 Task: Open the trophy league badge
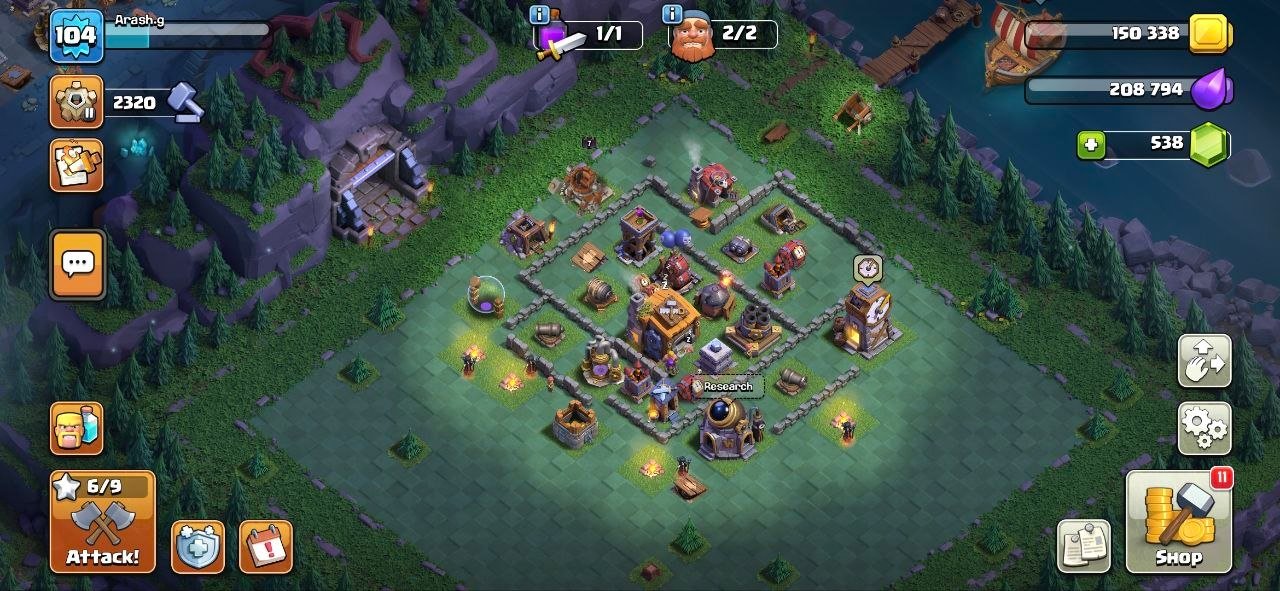76,102
